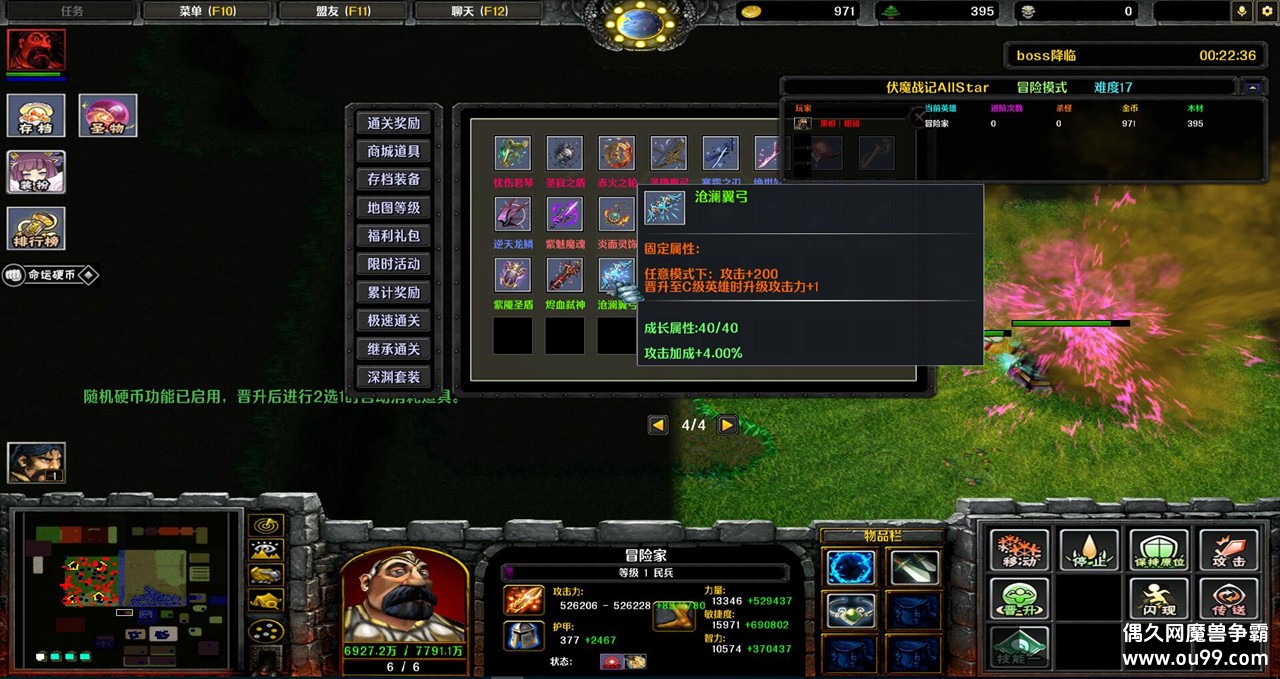Select the 通关奖励 category
The height and width of the screenshot is (679, 1280).
[393, 123]
